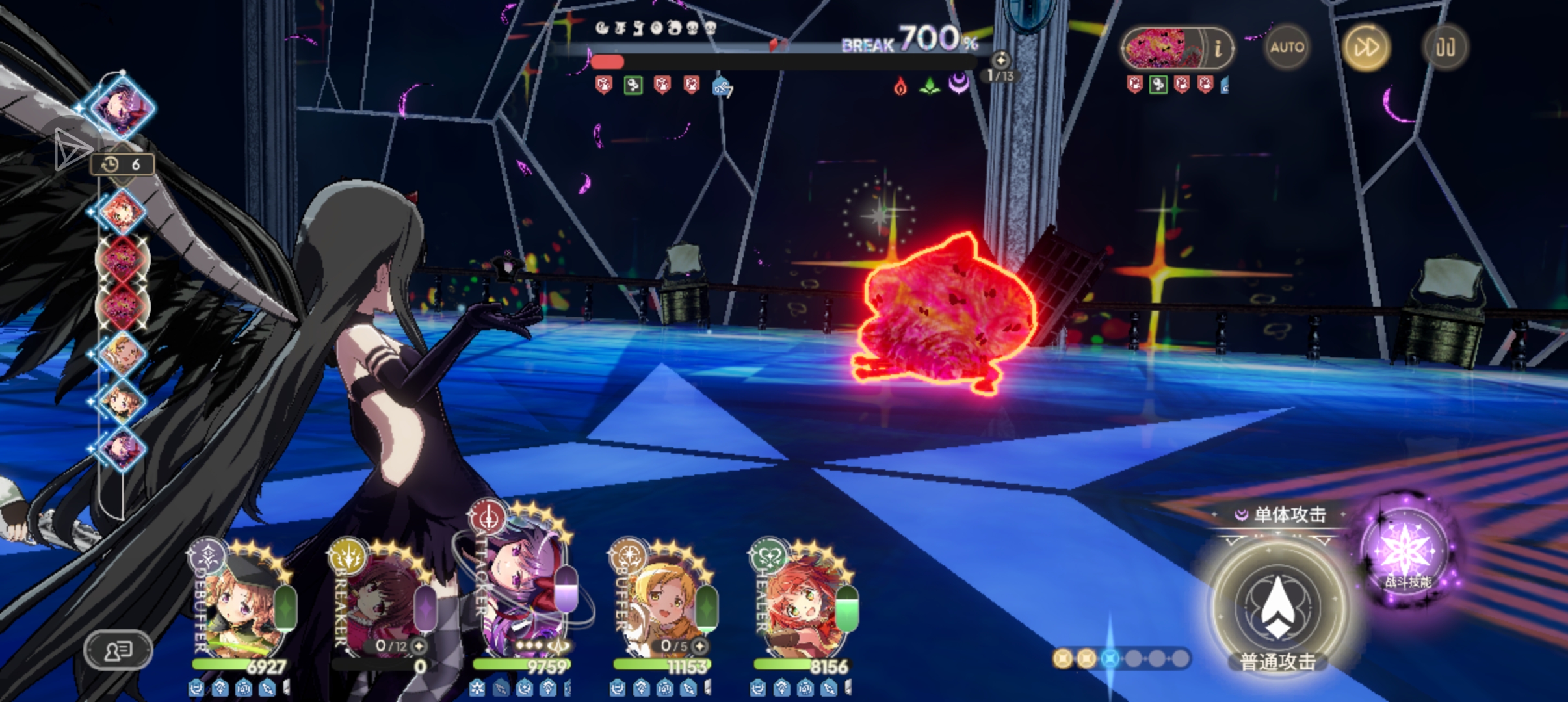Open the turn history counter
Viewport: 1568px width, 702px height.
pos(122,164)
